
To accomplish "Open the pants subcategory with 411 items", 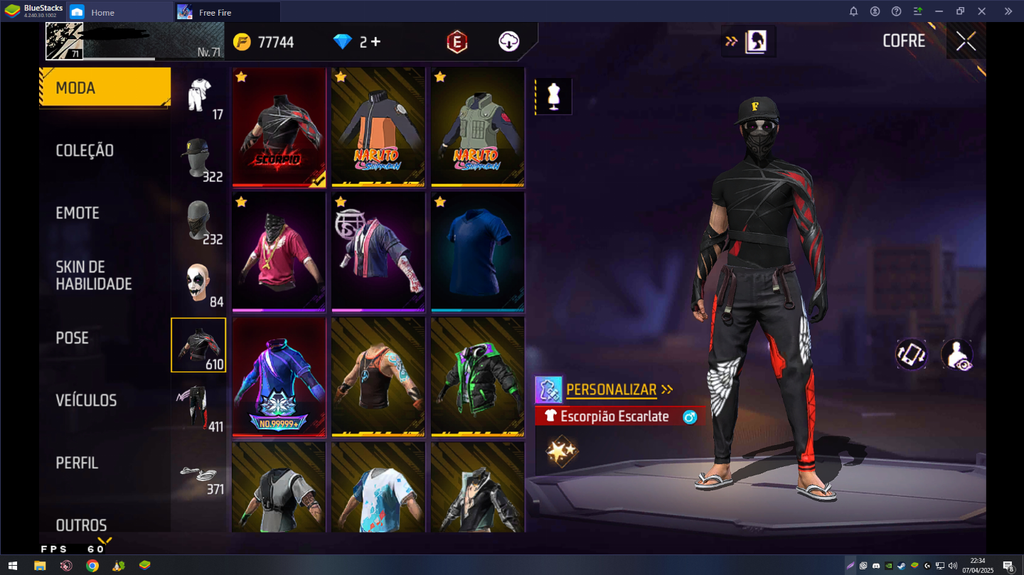I will [x=199, y=408].
